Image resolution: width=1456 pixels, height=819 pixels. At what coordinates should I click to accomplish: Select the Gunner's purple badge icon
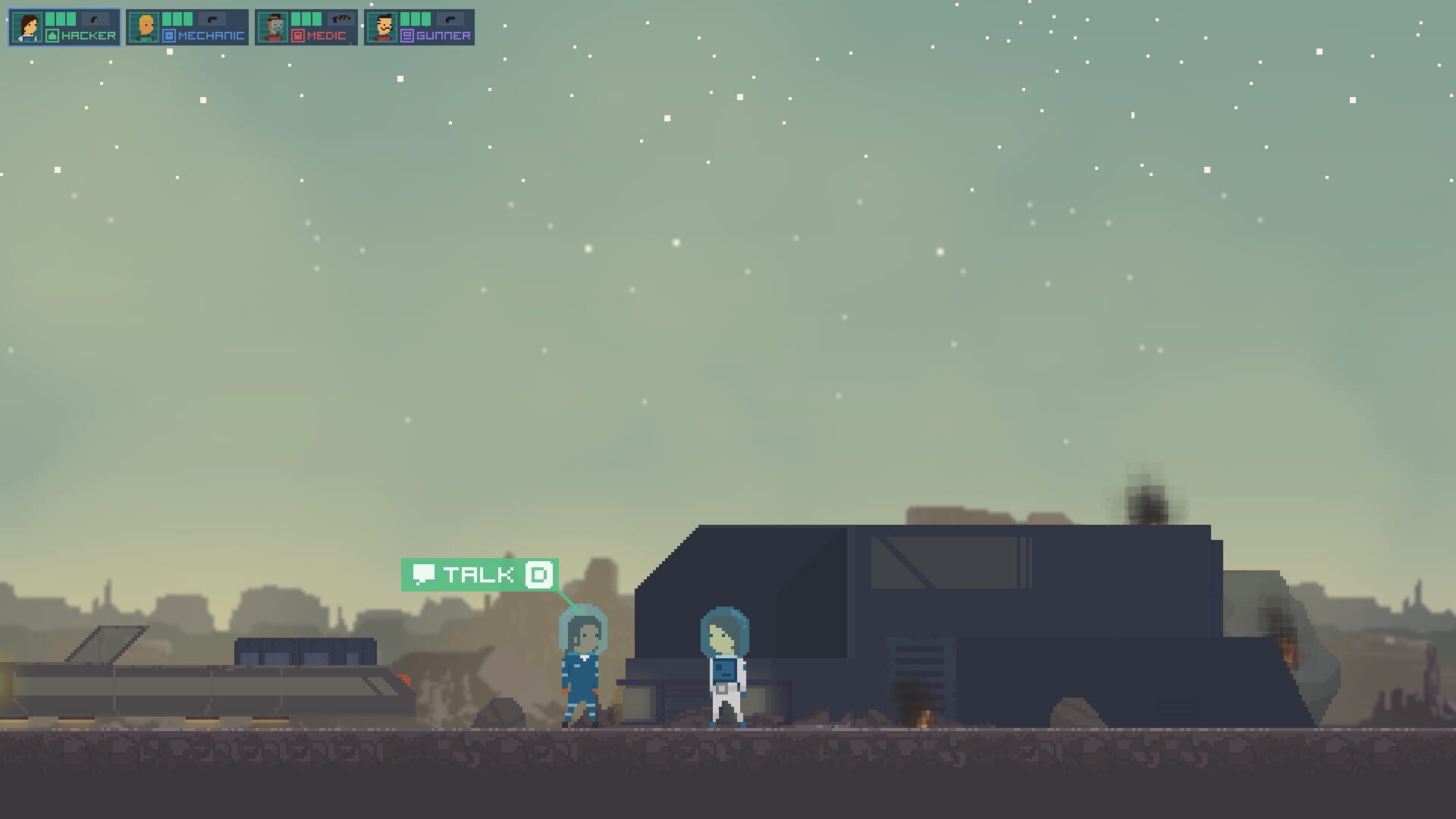pyautogui.click(x=406, y=33)
